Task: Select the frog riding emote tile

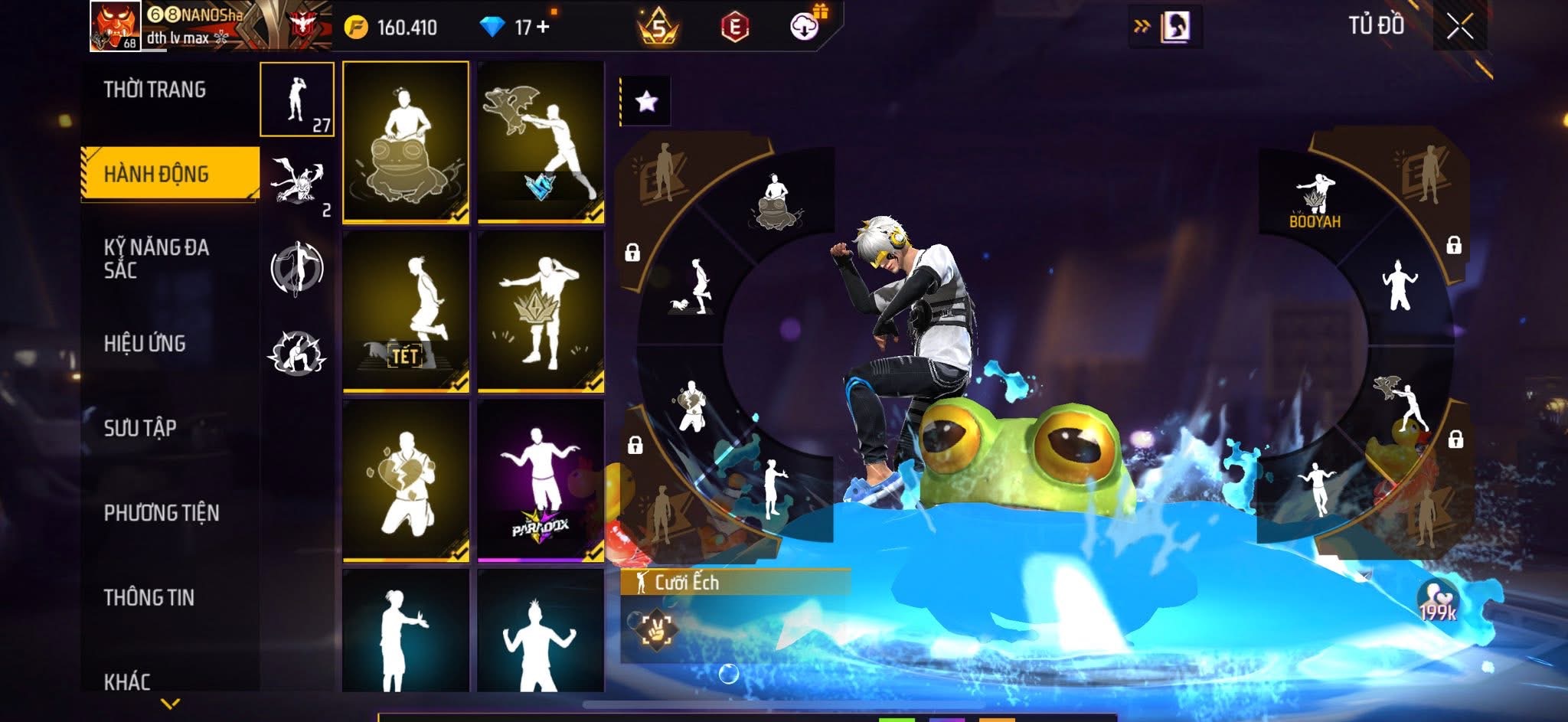Action: 406,142
